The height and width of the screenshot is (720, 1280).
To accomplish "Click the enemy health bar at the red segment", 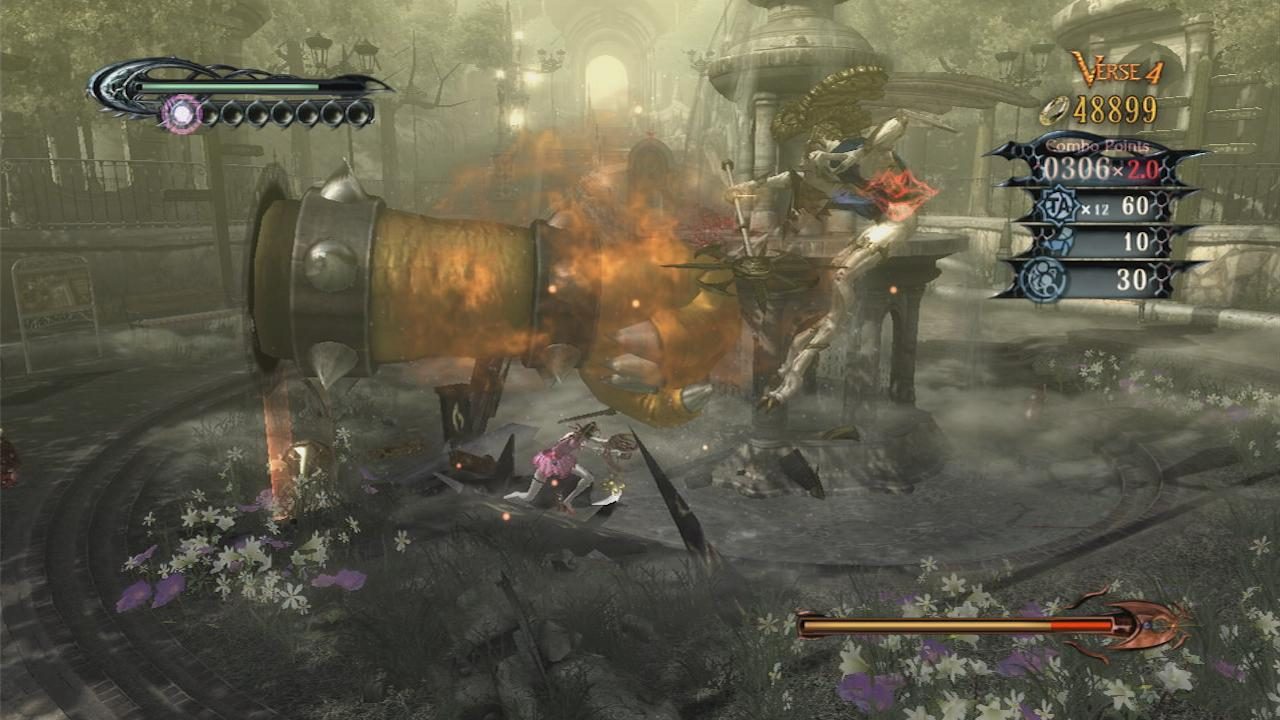I will click(1080, 624).
